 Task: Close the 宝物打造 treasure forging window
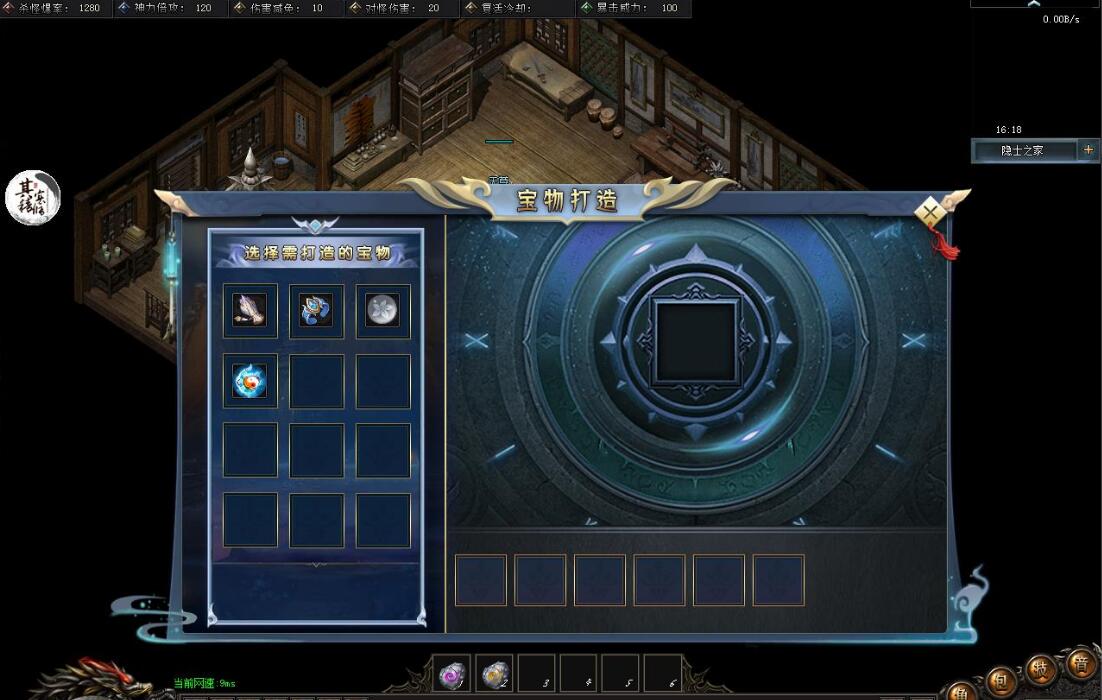(x=931, y=212)
